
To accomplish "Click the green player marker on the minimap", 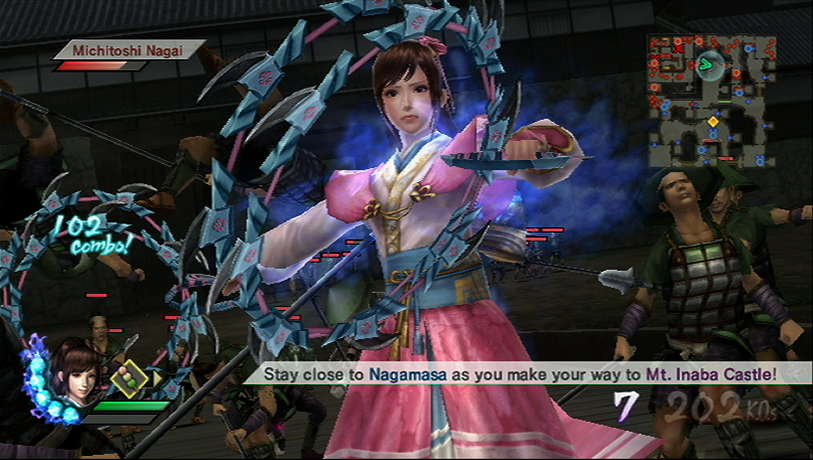I will coord(707,65).
